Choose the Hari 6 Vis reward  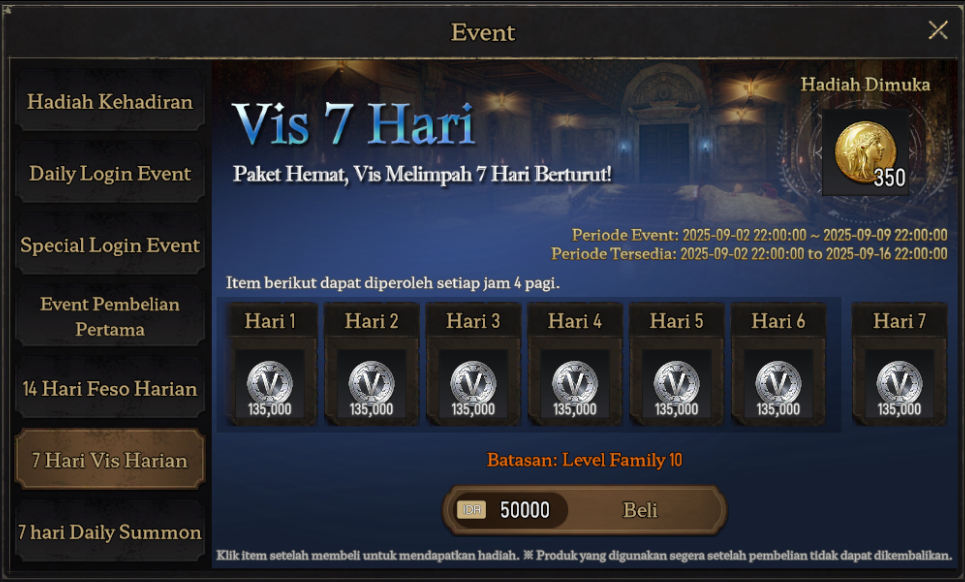(x=778, y=383)
